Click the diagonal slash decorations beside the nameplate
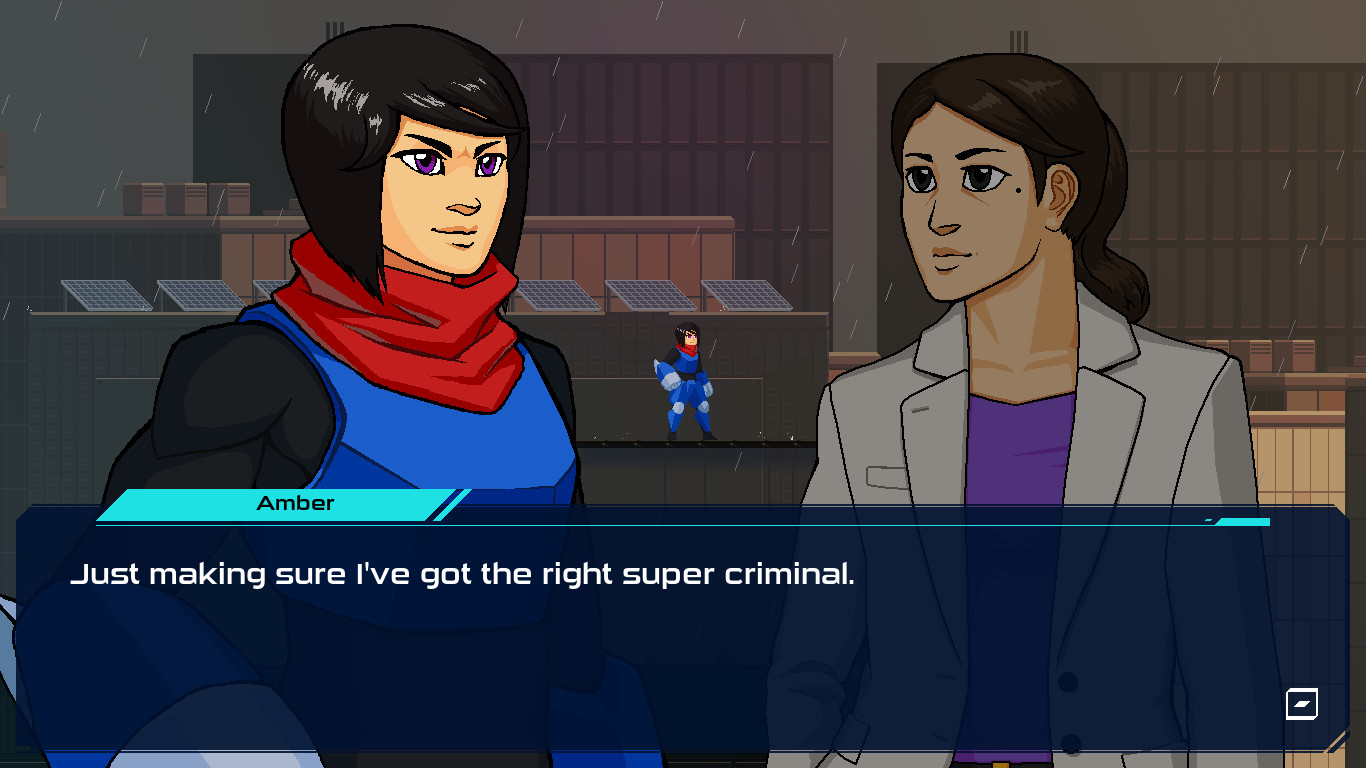 pyautogui.click(x=452, y=503)
